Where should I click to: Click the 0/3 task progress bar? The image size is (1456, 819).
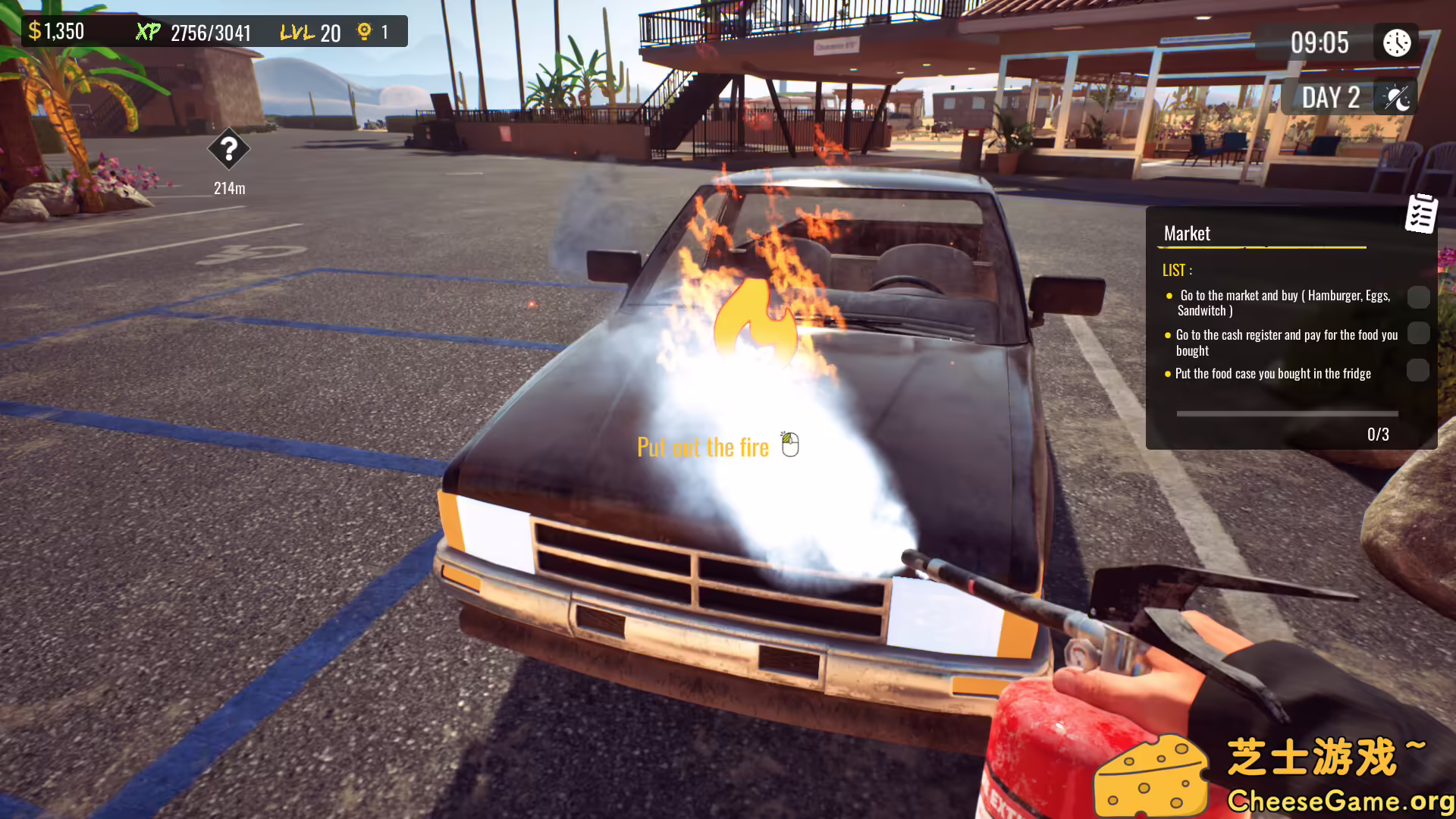tap(1287, 413)
